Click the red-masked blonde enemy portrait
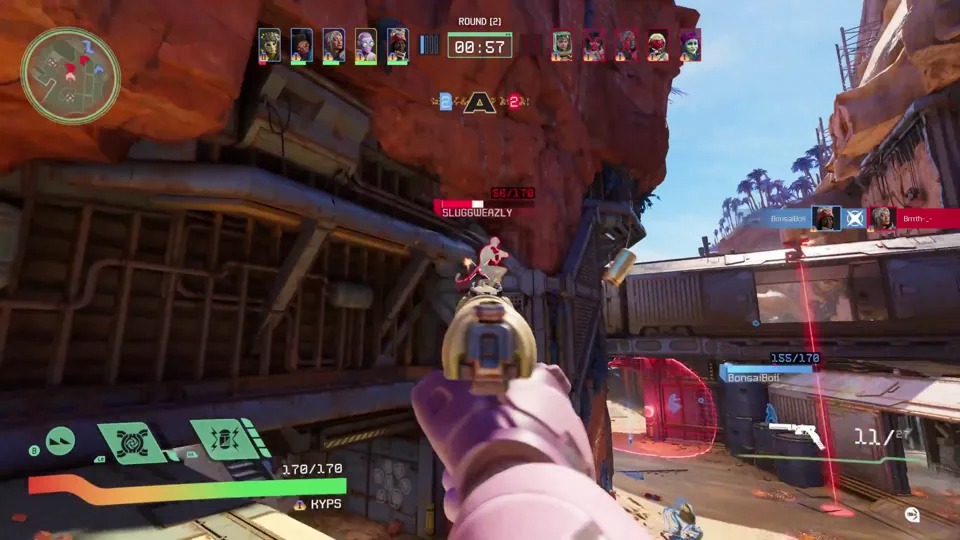Viewport: 960px width, 540px height. point(658,45)
